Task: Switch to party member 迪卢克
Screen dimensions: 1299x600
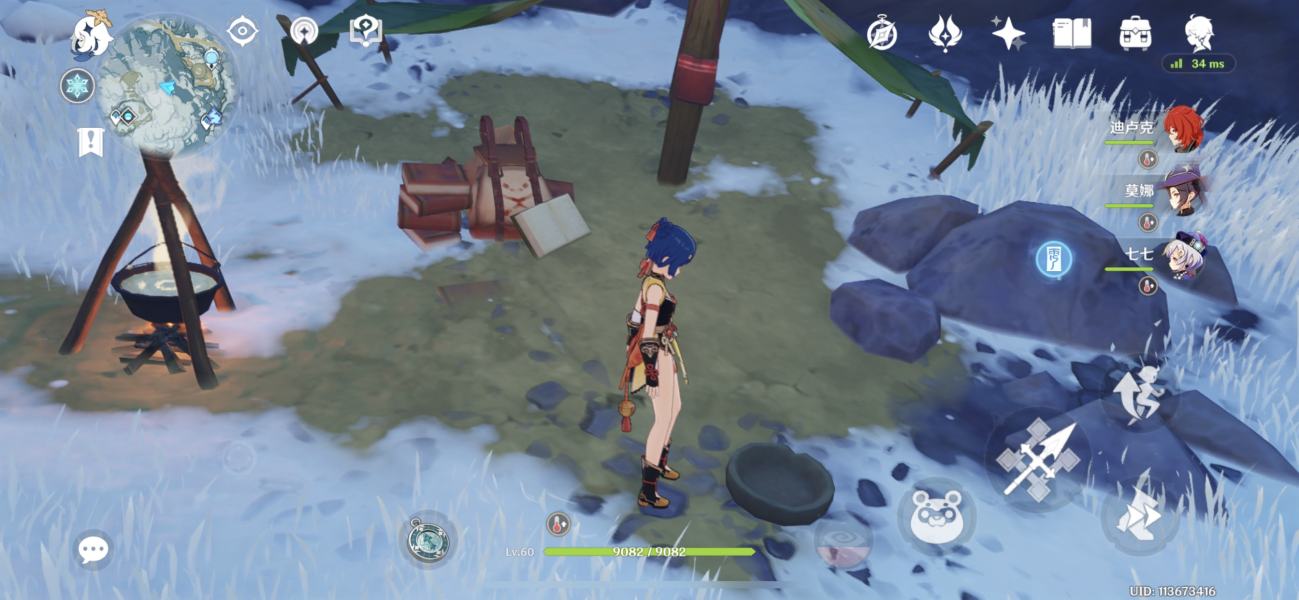Action: pos(1181,129)
